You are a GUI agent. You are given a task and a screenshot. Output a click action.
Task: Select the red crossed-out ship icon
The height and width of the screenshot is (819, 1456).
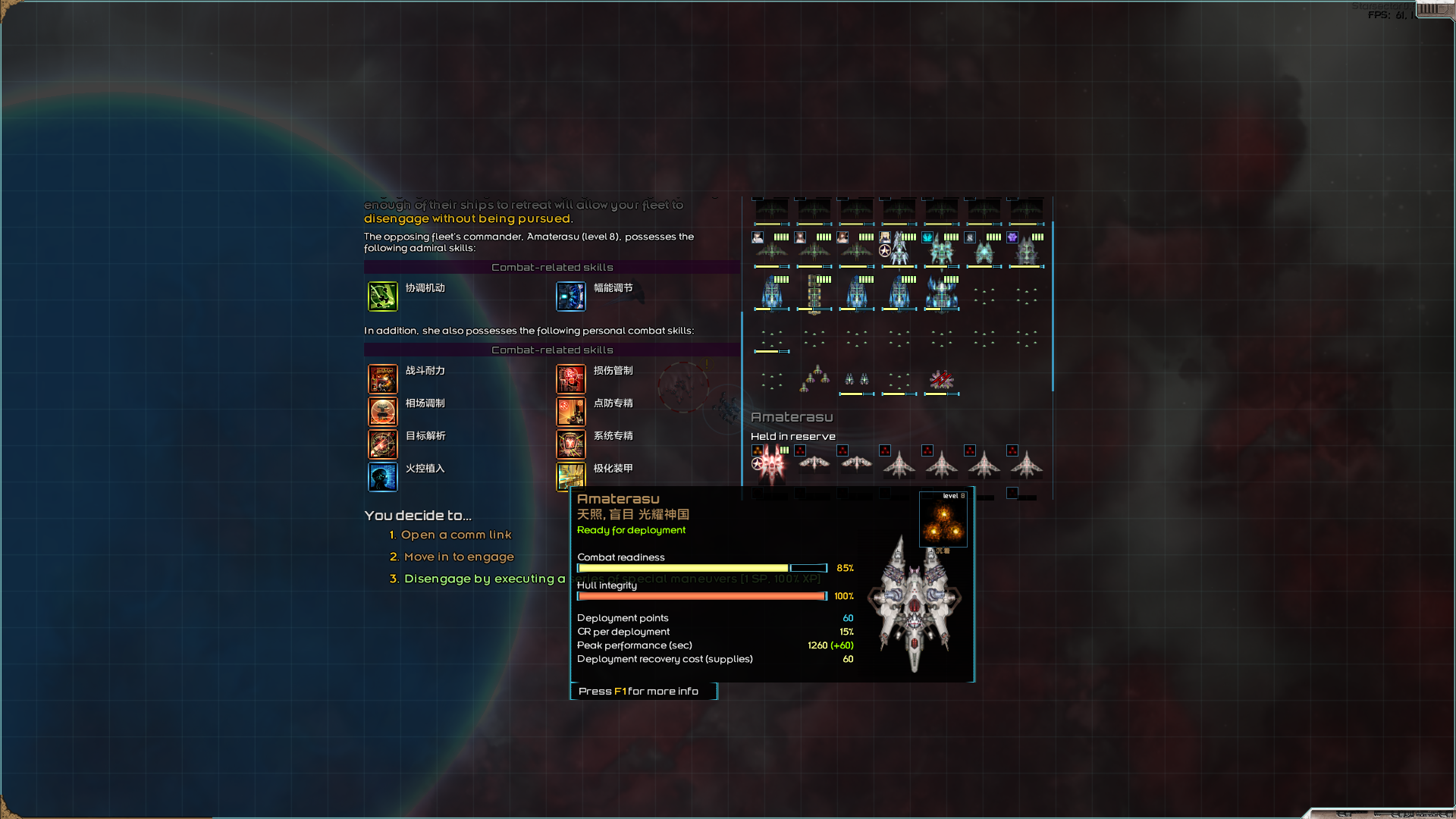point(942,379)
